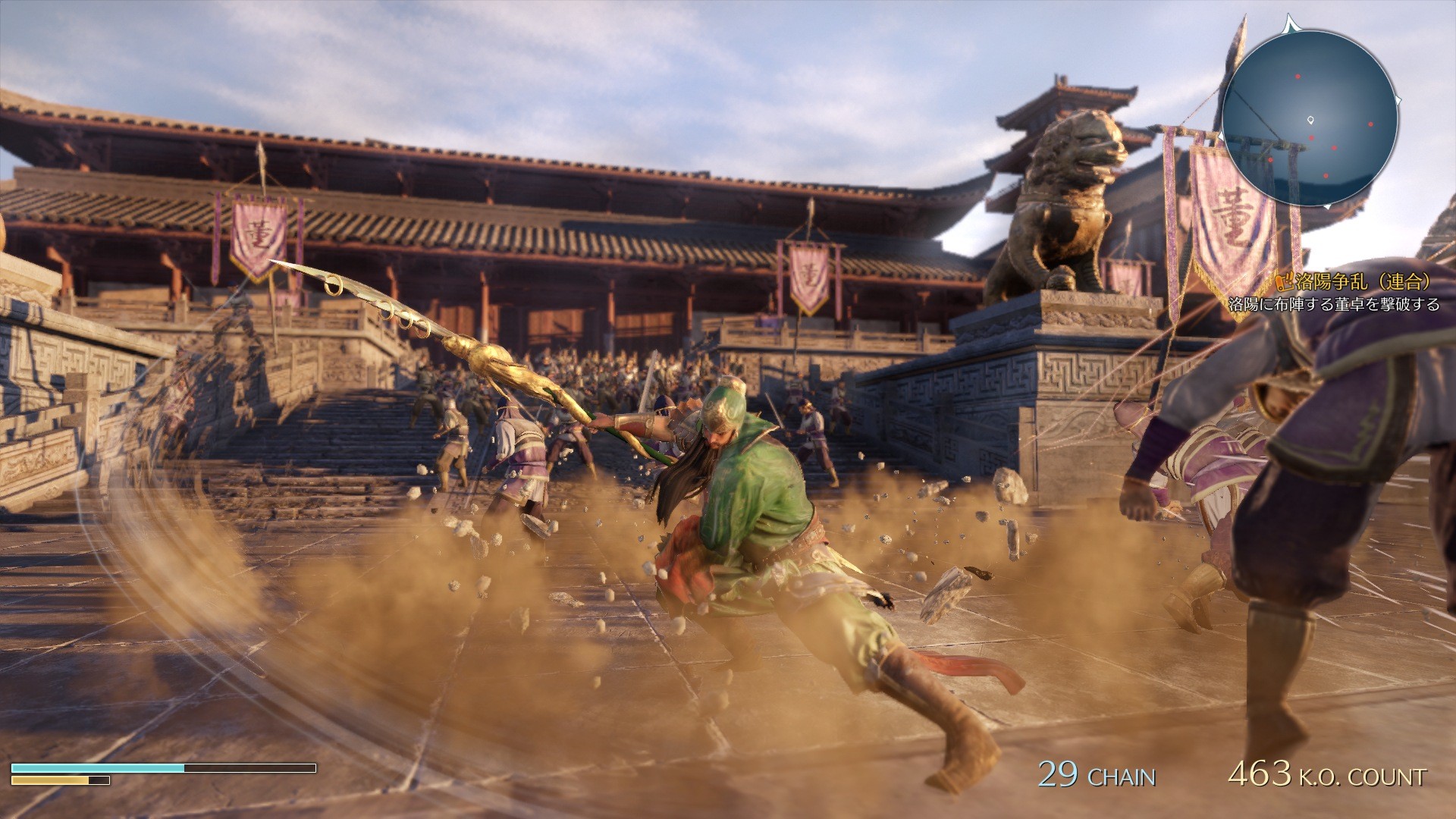Select the west compass marker on the minimap
Image resolution: width=1456 pixels, height=819 pixels.
[x=1221, y=136]
